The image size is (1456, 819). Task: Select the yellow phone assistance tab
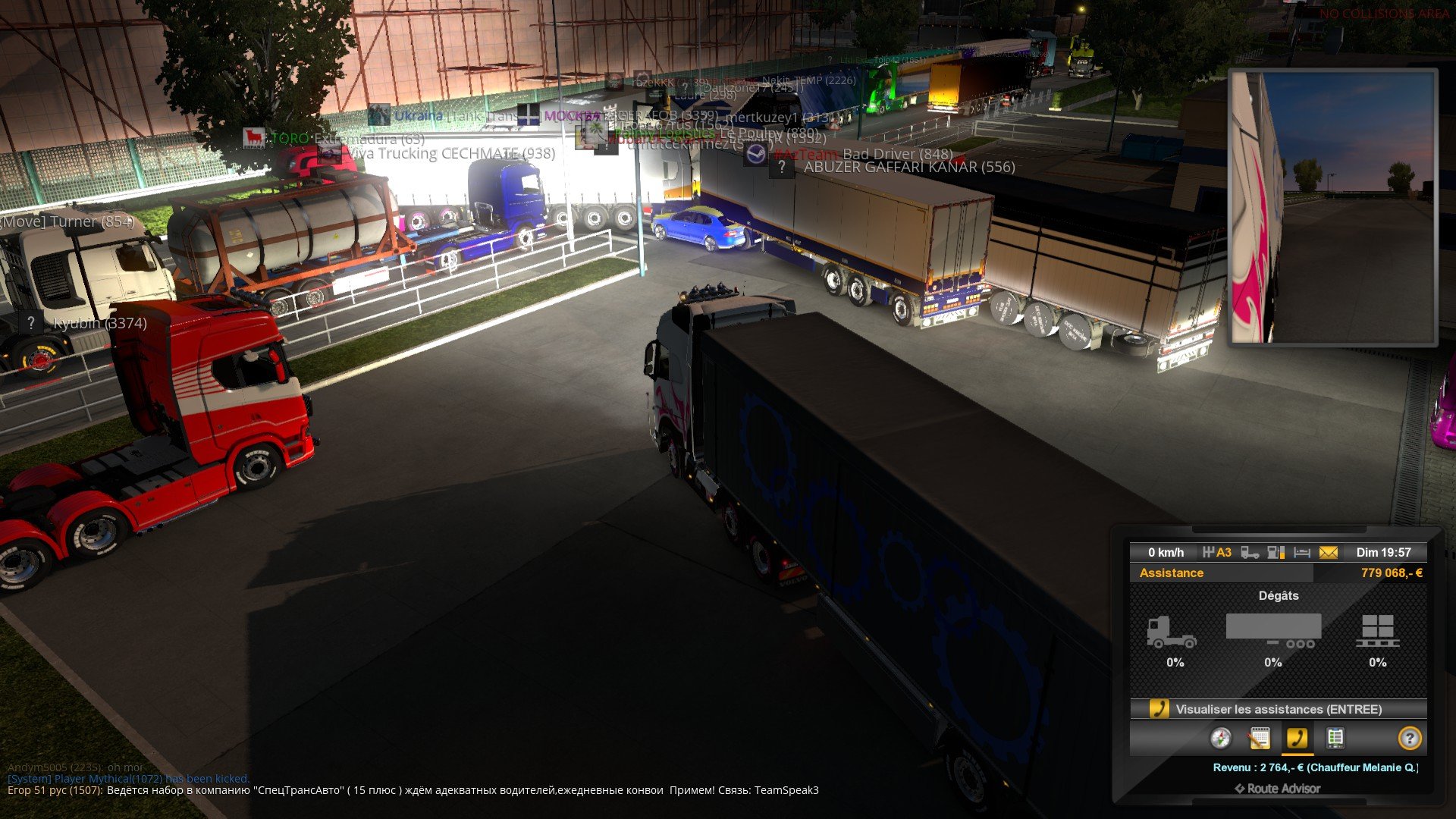click(1297, 738)
